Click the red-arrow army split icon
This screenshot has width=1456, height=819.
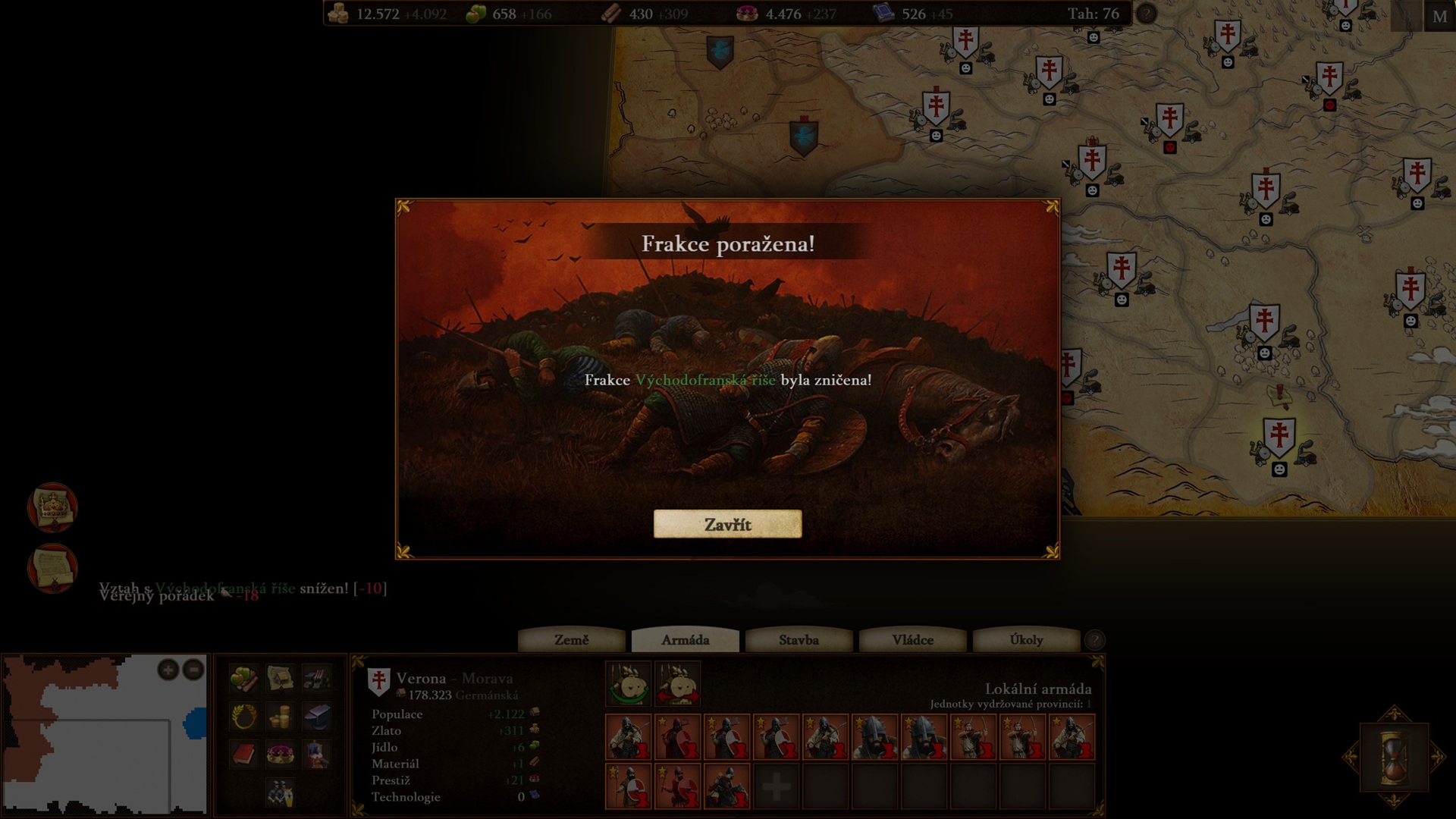click(677, 684)
